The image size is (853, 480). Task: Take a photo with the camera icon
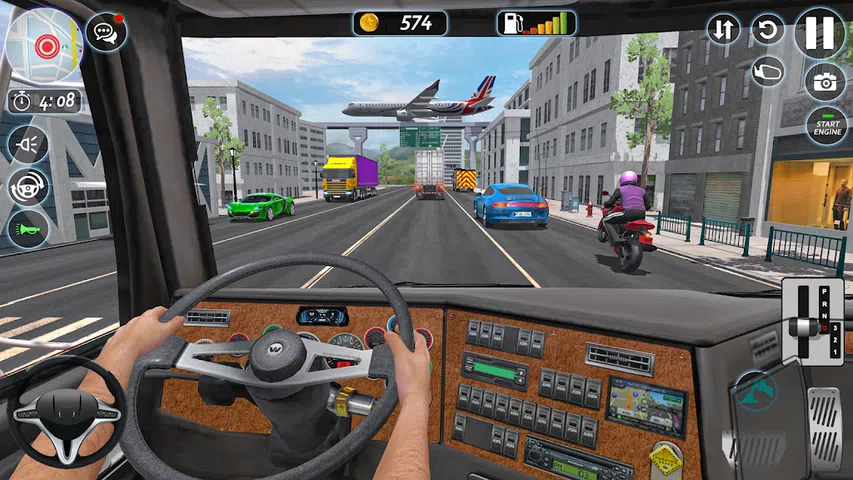(825, 82)
